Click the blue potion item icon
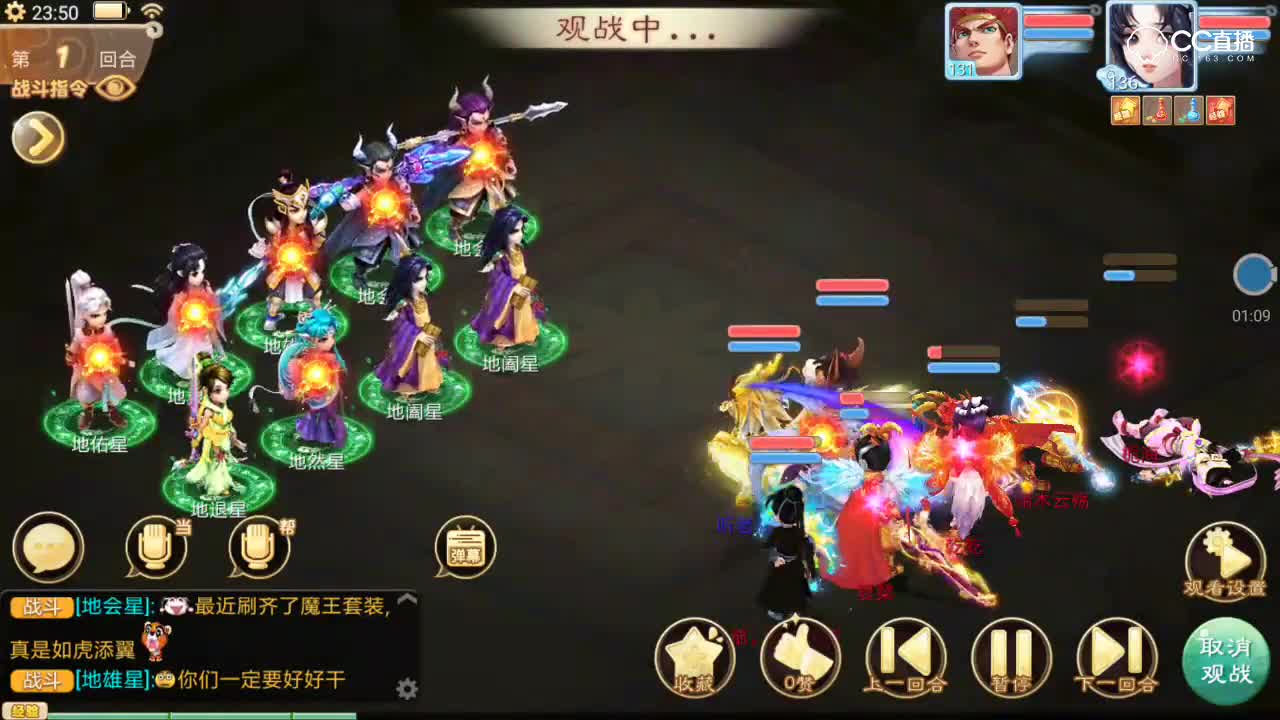 tap(1190, 110)
